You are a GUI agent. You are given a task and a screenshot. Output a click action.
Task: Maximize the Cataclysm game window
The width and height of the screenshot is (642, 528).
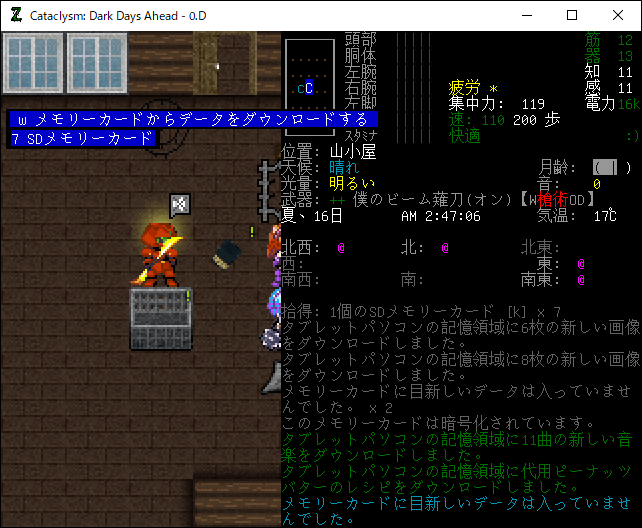[572, 15]
